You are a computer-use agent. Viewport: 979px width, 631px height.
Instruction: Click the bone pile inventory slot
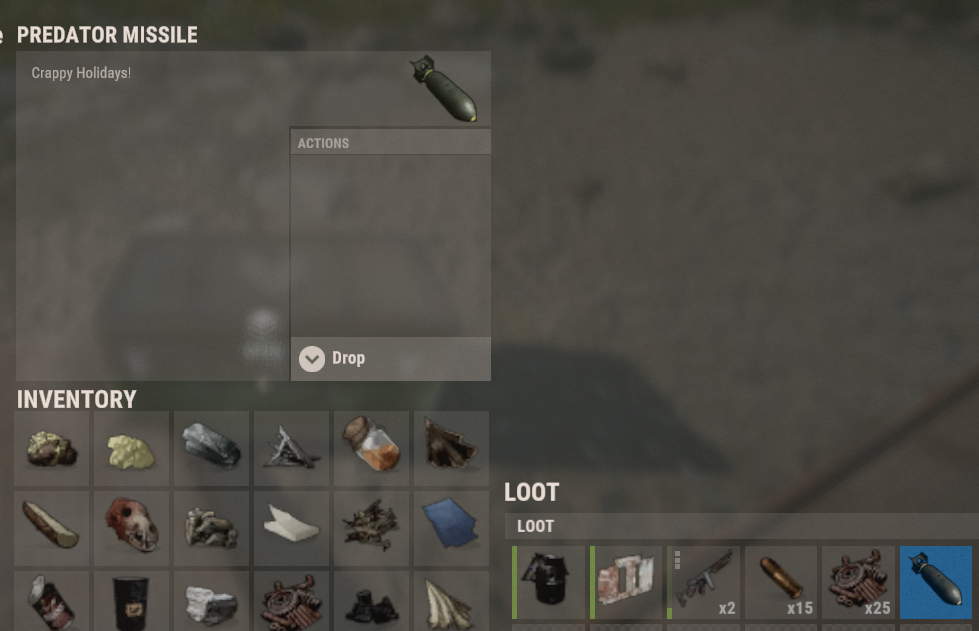212,528
